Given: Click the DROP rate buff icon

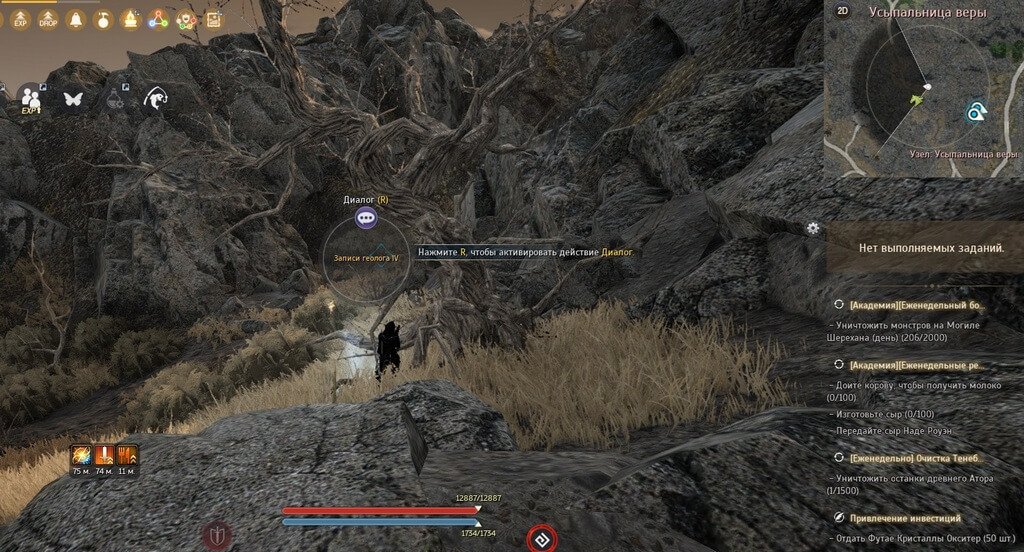Looking at the screenshot, I should (47, 20).
